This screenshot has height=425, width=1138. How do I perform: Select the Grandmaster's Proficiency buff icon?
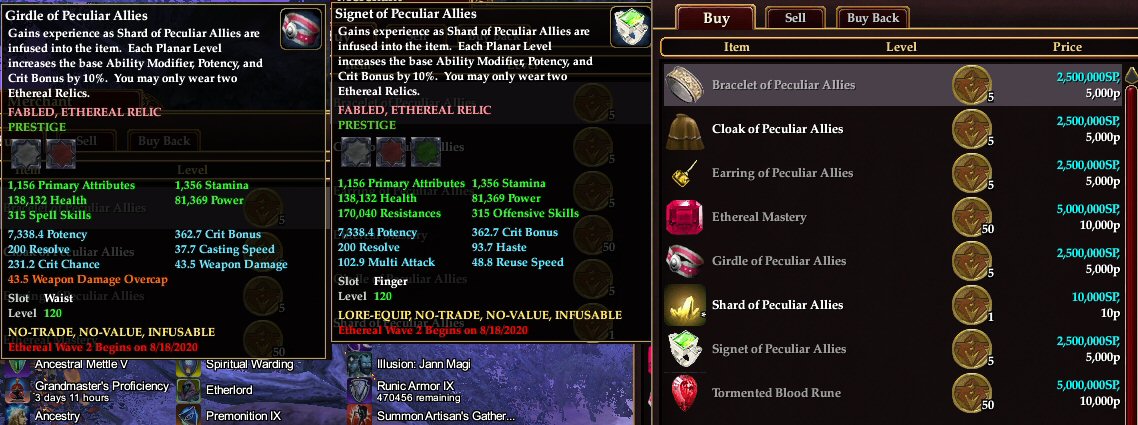18,390
